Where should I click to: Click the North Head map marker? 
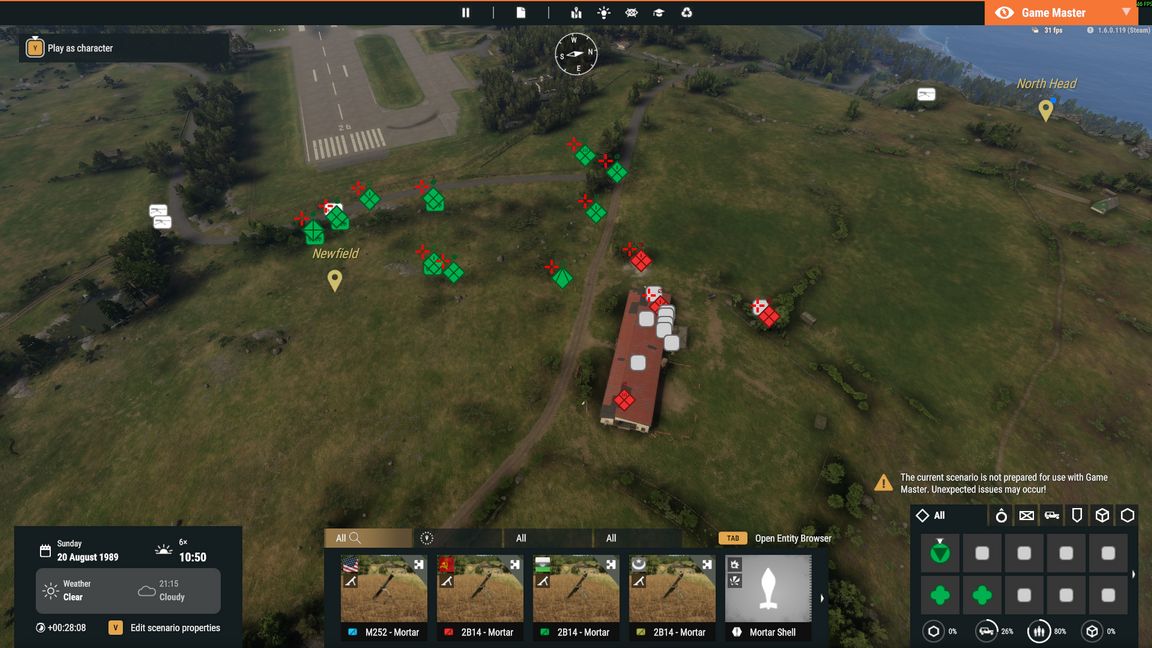[1045, 110]
